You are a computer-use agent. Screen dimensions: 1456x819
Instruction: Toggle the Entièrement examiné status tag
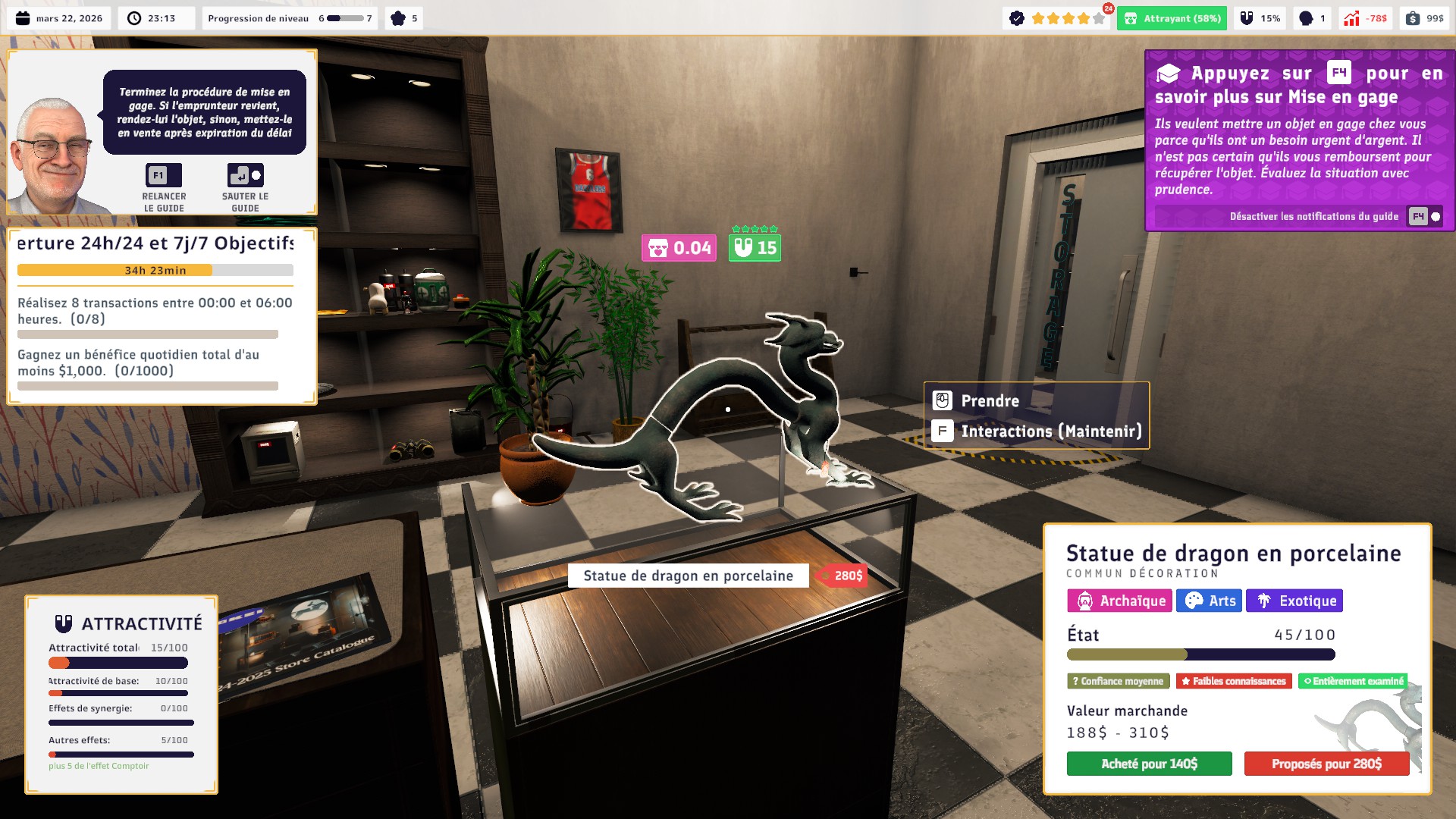tap(1354, 681)
